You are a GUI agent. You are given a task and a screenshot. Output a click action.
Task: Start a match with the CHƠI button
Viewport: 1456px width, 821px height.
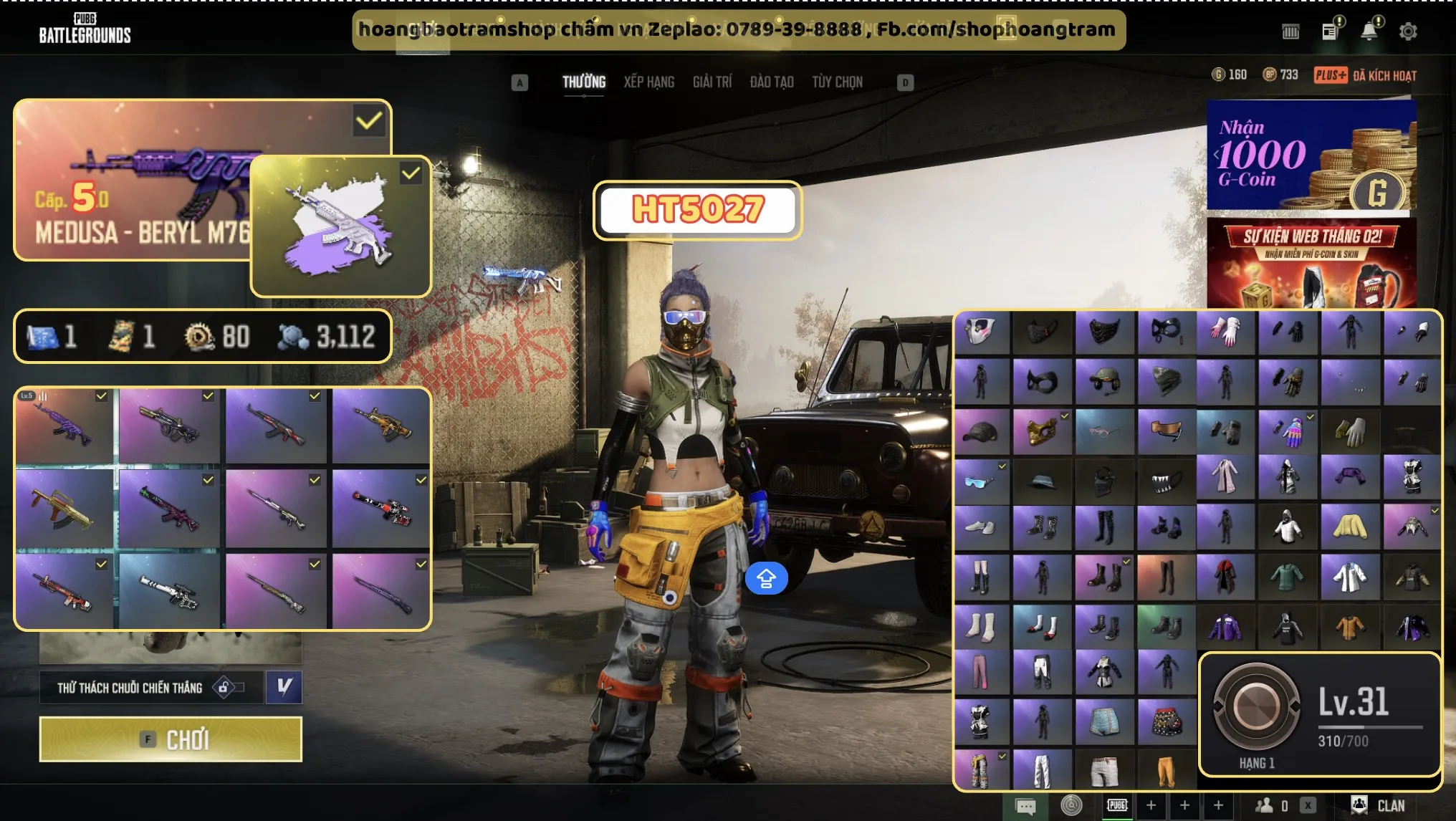pos(171,739)
